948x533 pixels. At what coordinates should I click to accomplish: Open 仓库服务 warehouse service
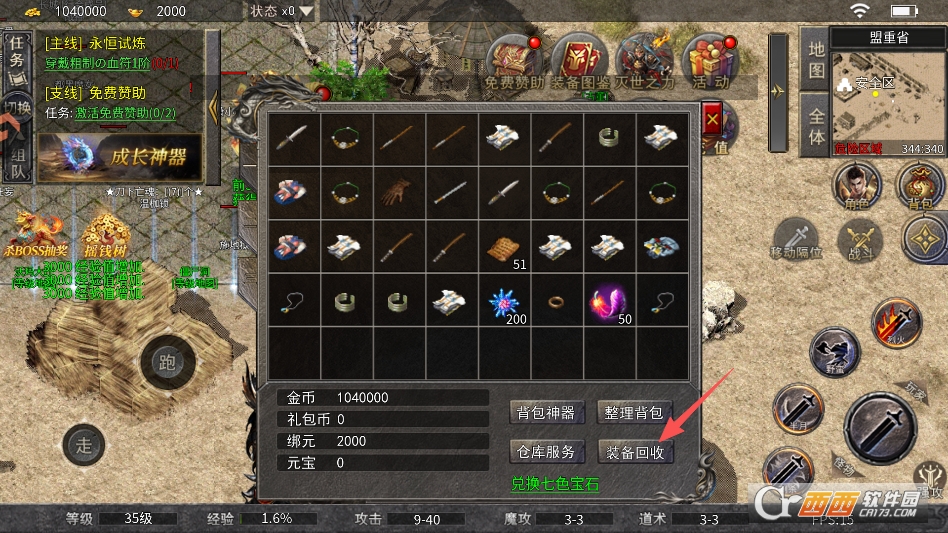[x=546, y=451]
